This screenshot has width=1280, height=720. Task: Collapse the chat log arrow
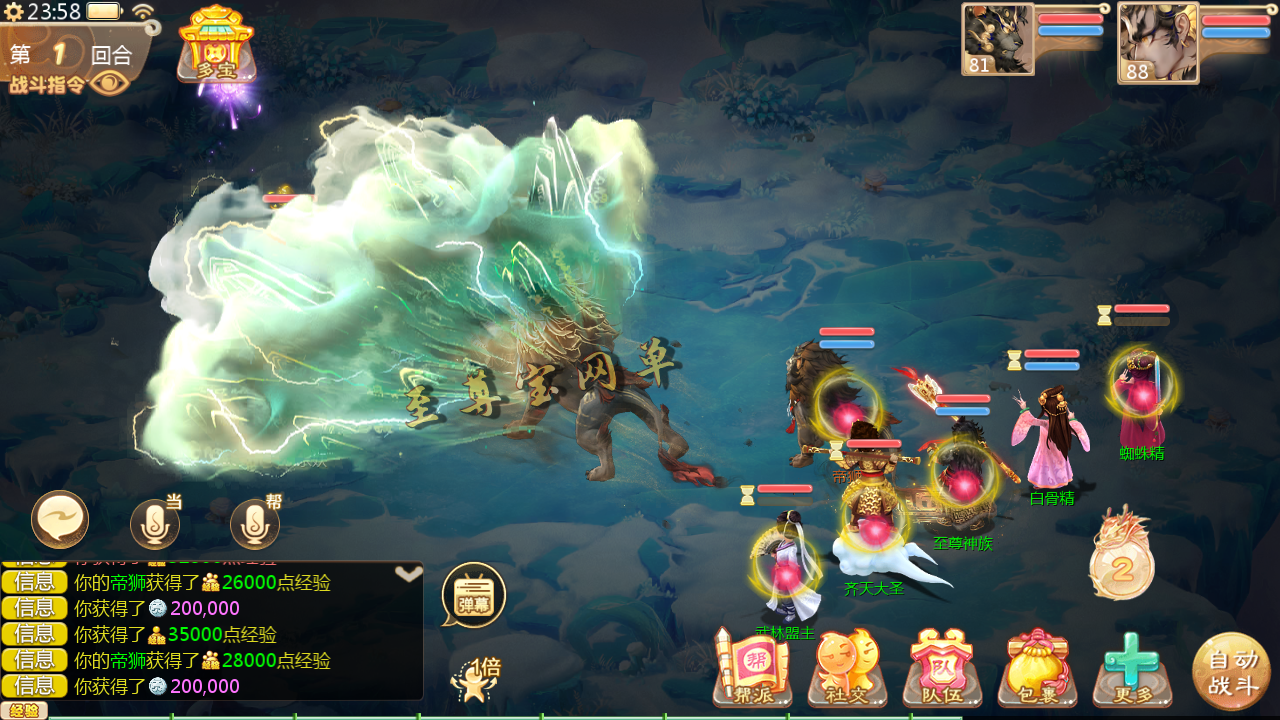(408, 574)
